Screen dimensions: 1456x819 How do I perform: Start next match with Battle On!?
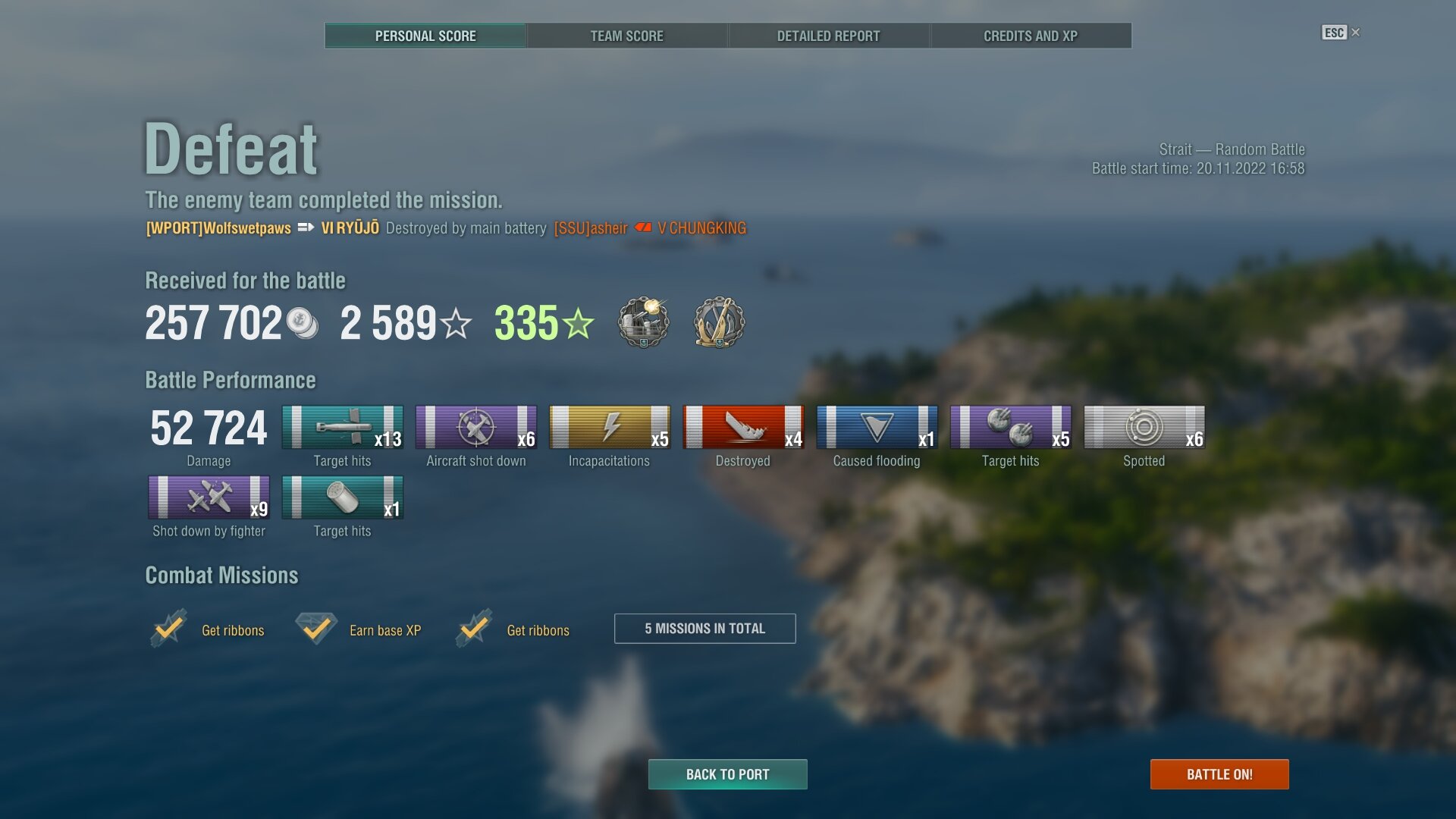coord(1219,774)
